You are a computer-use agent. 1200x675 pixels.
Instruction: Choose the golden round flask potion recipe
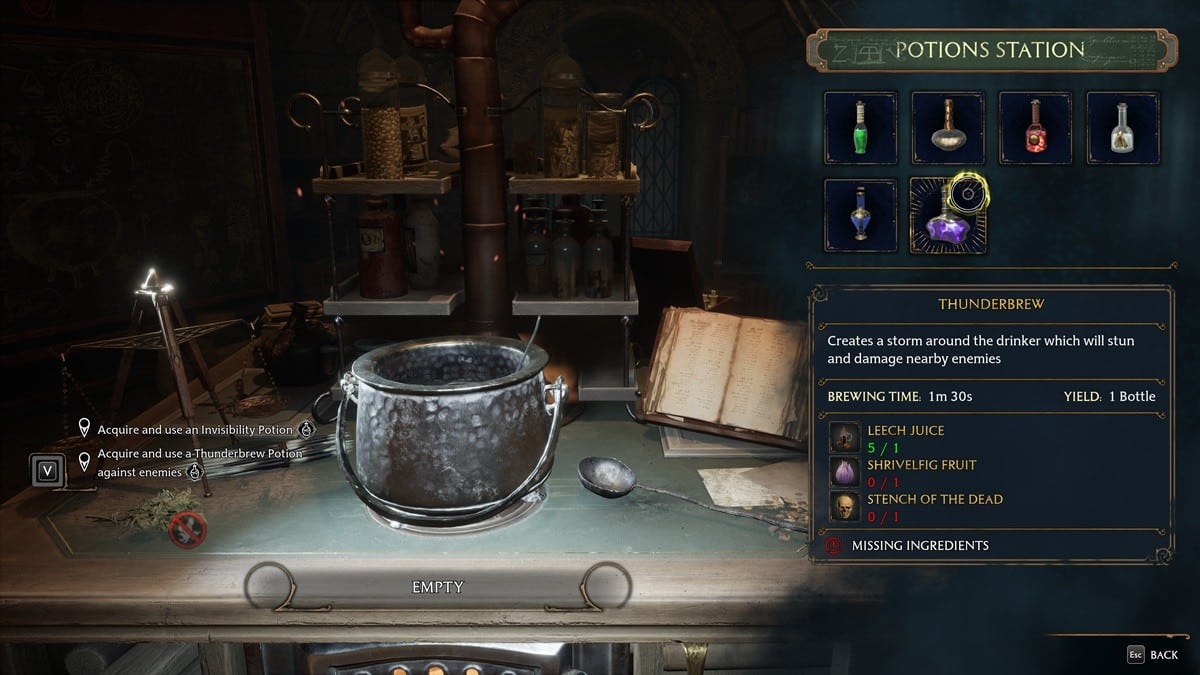pyautogui.click(x=948, y=128)
